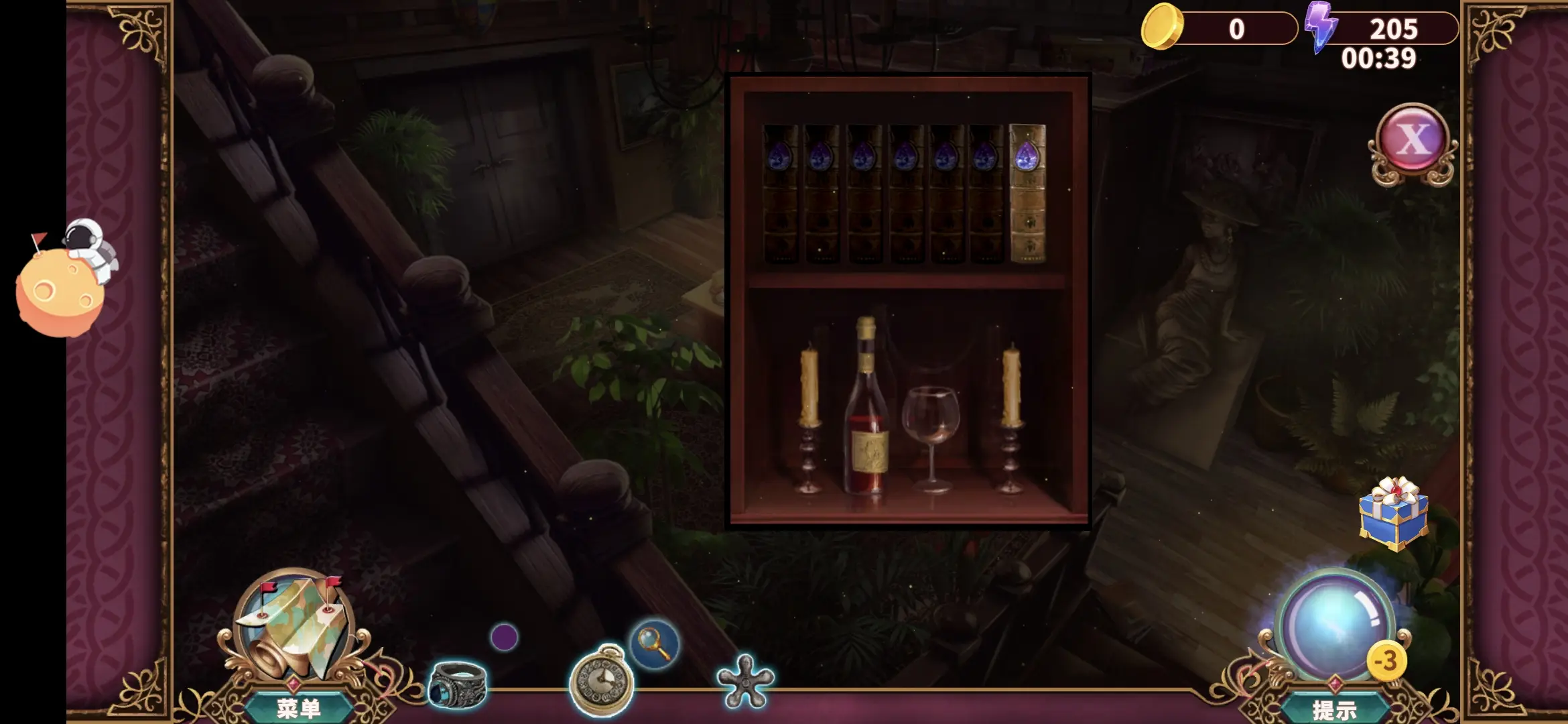Select the light-colored book on shelf

[1027, 193]
